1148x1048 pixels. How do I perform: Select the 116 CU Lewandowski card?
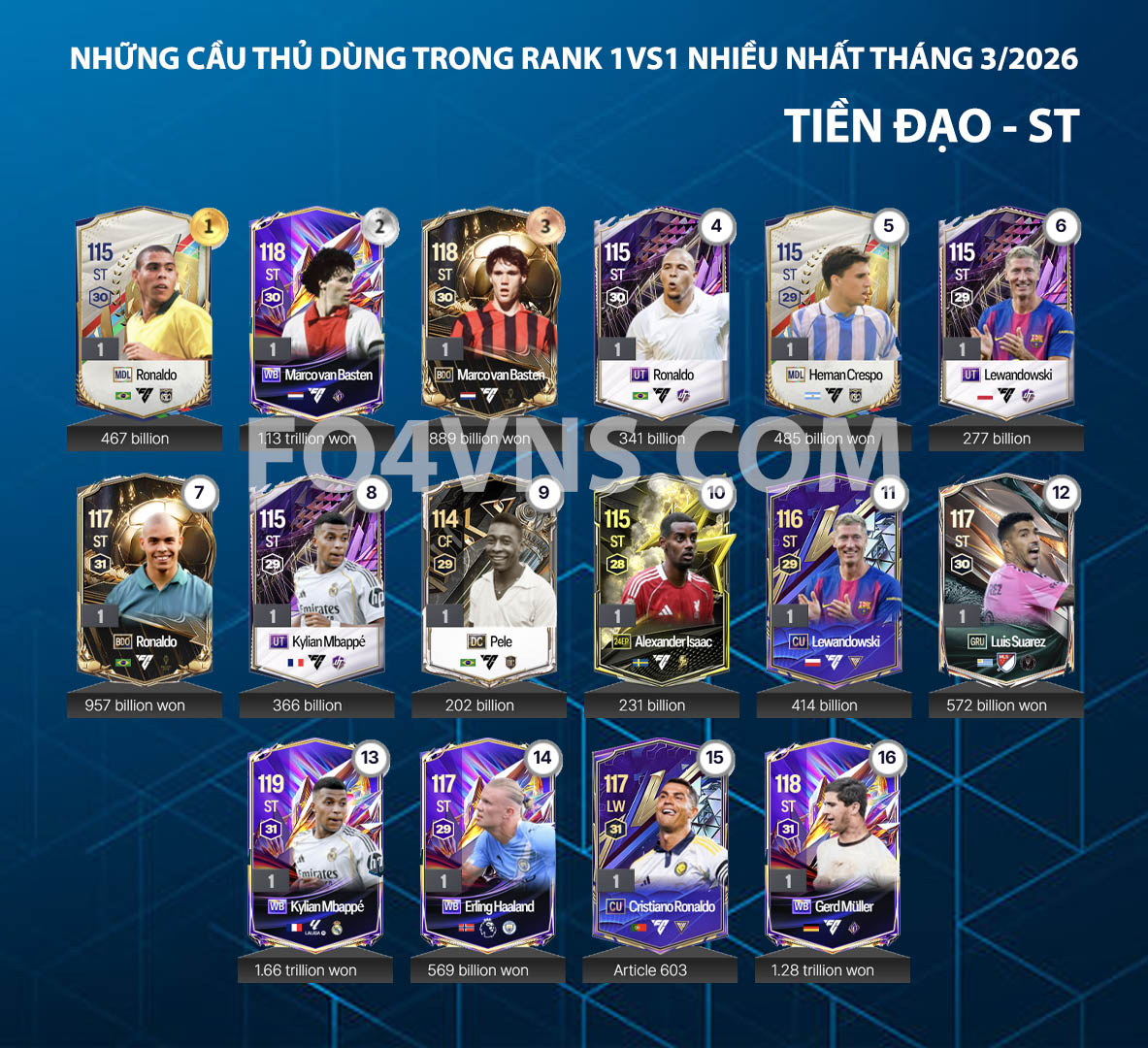(x=834, y=577)
